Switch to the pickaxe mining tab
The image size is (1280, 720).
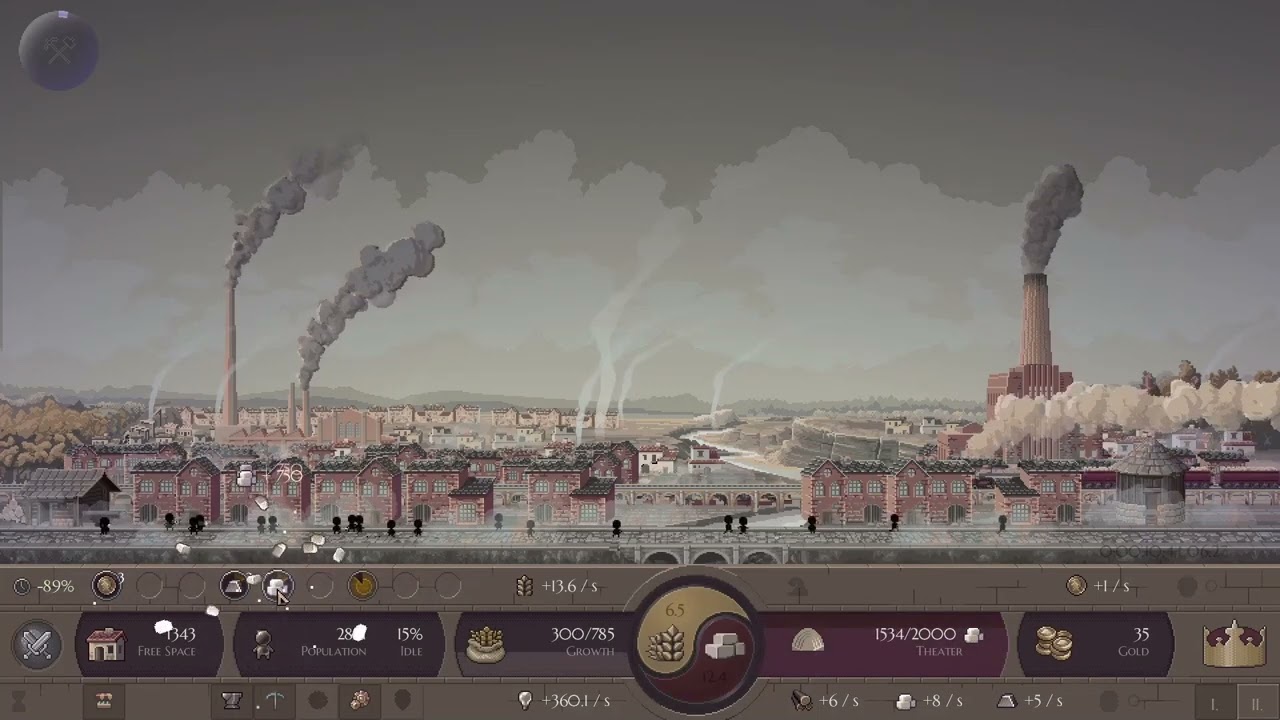click(x=275, y=701)
